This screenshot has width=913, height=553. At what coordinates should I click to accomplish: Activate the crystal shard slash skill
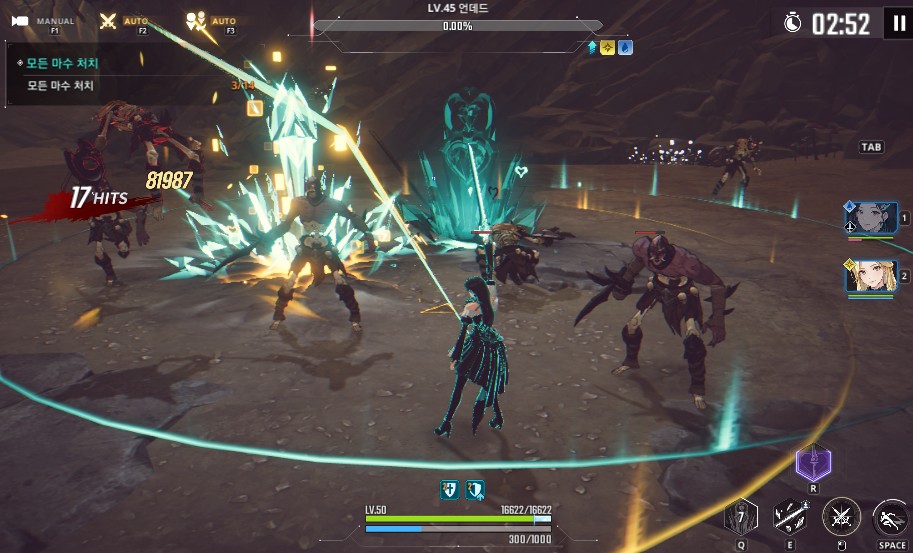790,517
